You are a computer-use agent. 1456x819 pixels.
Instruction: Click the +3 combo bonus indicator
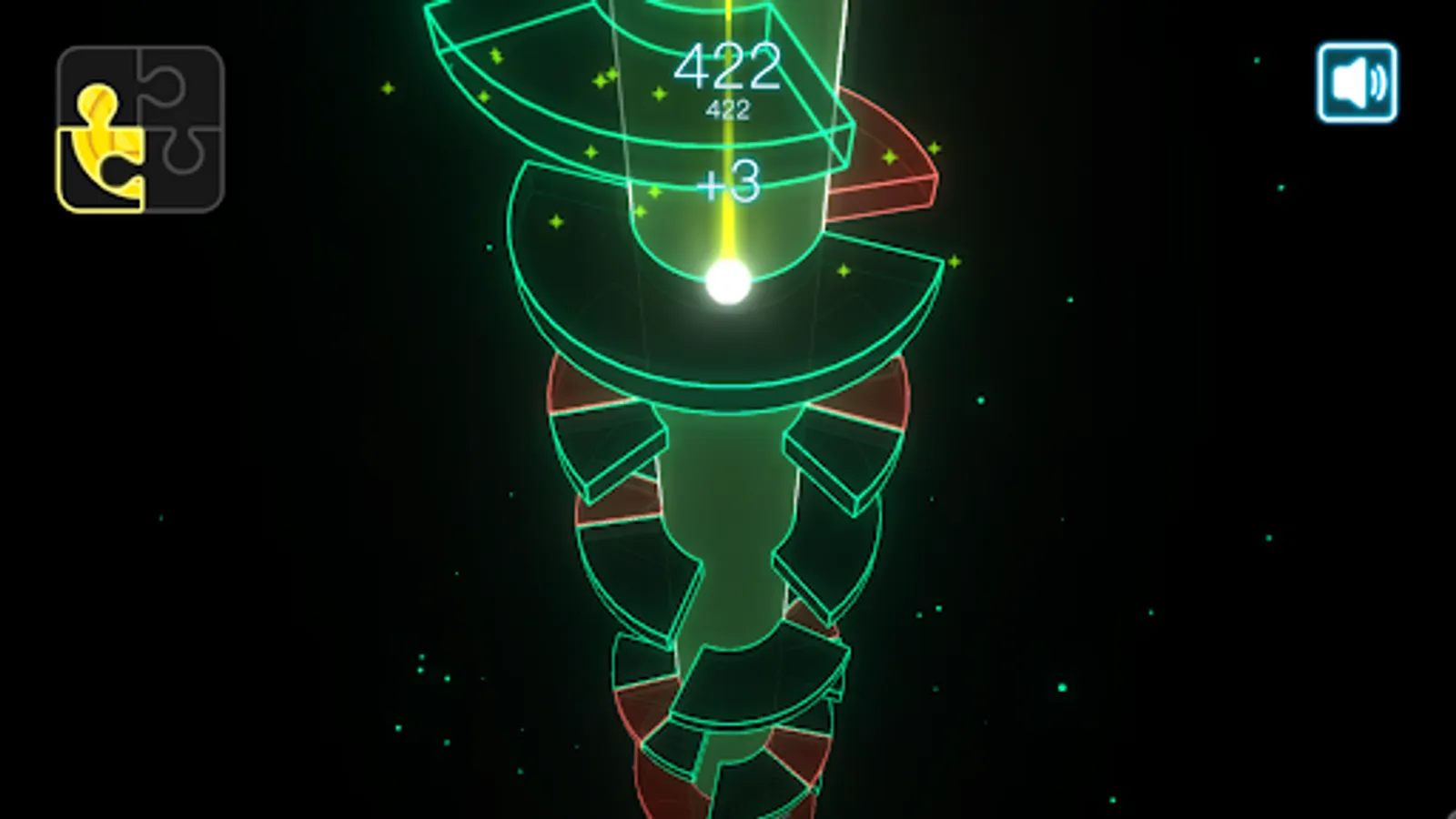728,184
